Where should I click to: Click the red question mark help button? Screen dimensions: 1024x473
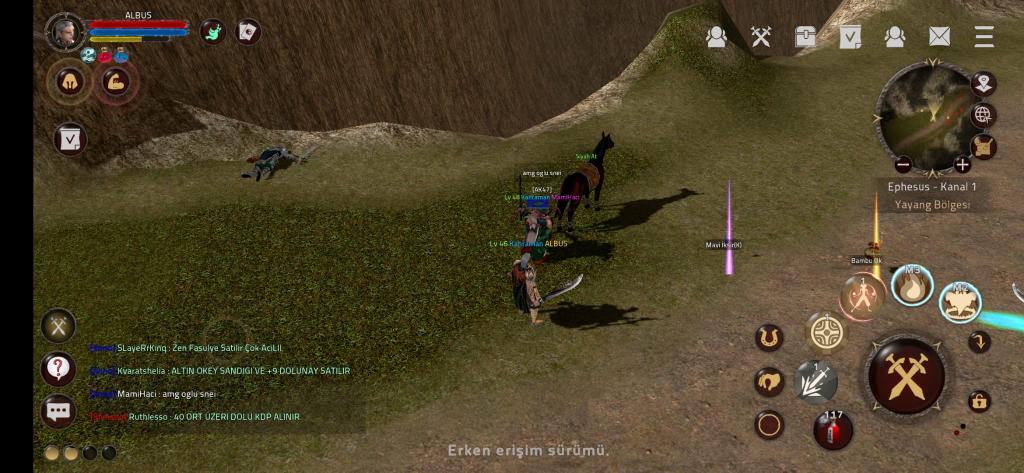(58, 368)
